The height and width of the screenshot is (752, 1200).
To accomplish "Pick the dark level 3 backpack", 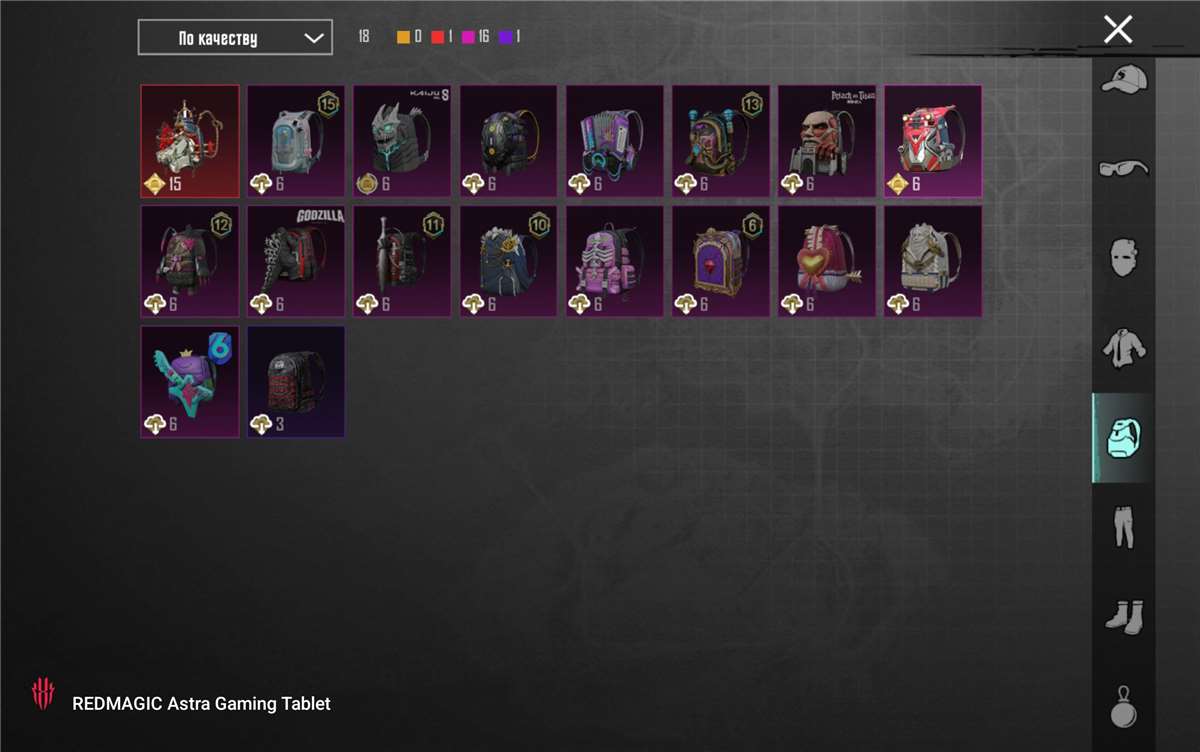I will click(x=296, y=382).
